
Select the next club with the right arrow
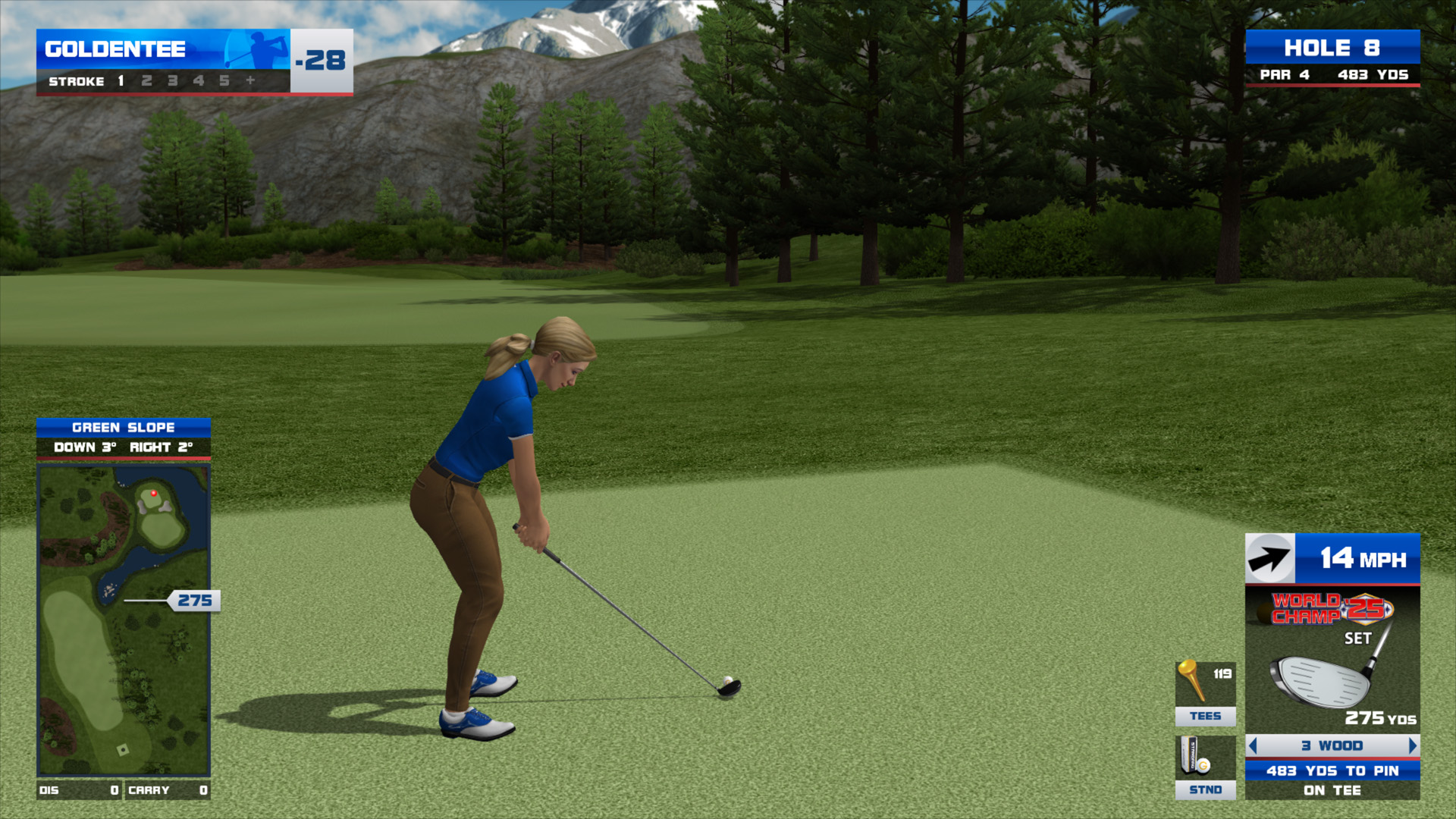[x=1412, y=745]
